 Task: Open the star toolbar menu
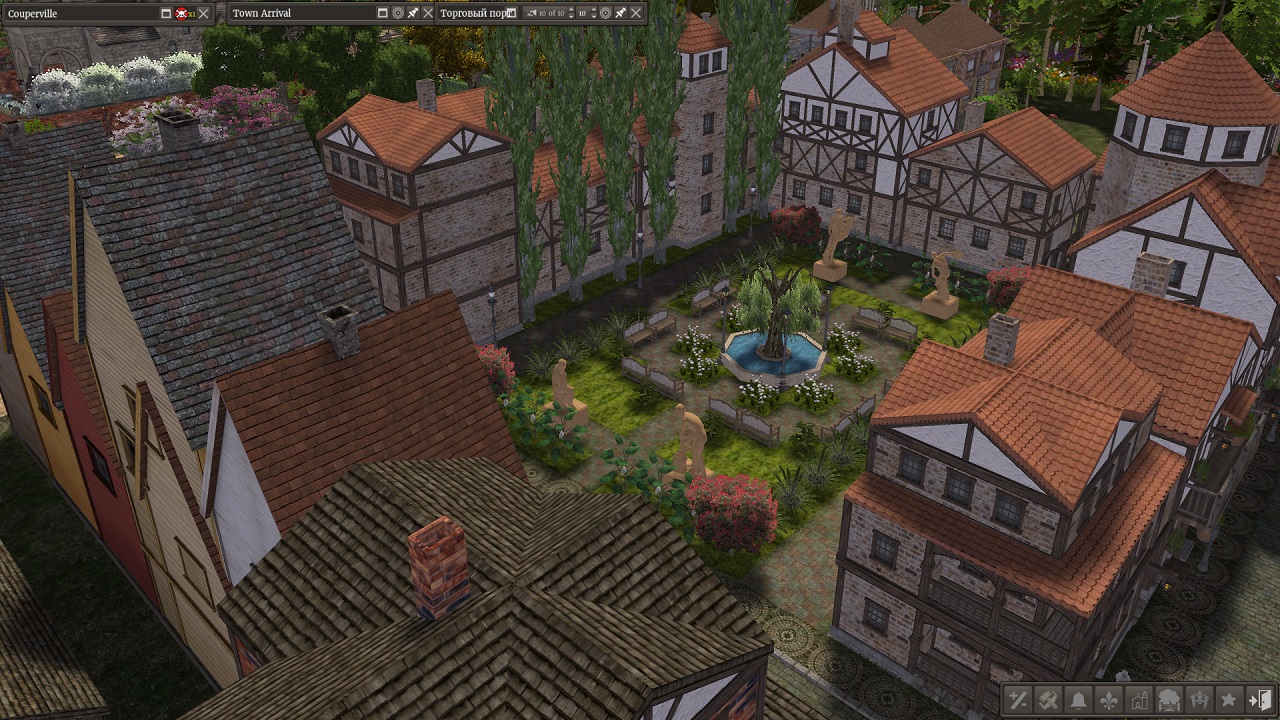[1229, 699]
